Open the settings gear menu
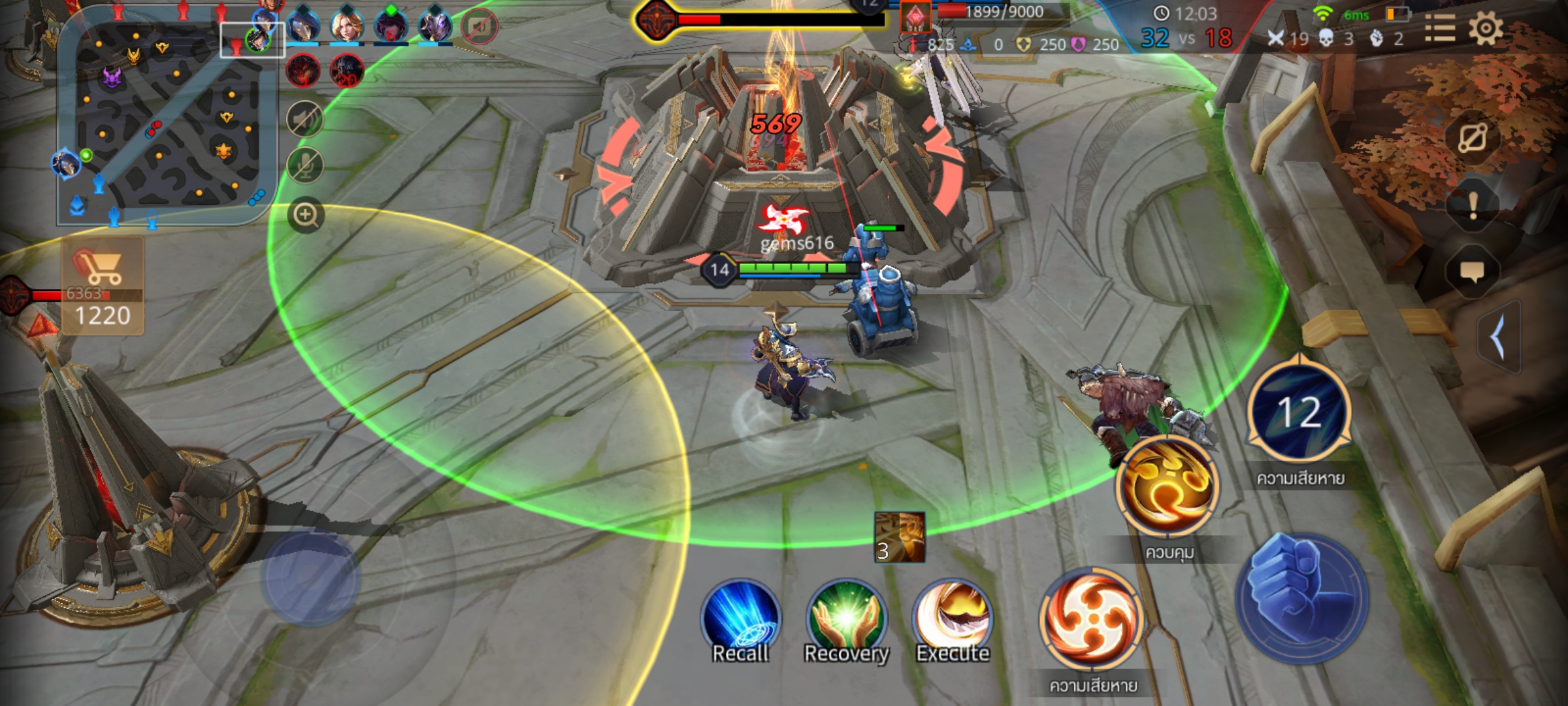1568x706 pixels. [x=1486, y=29]
